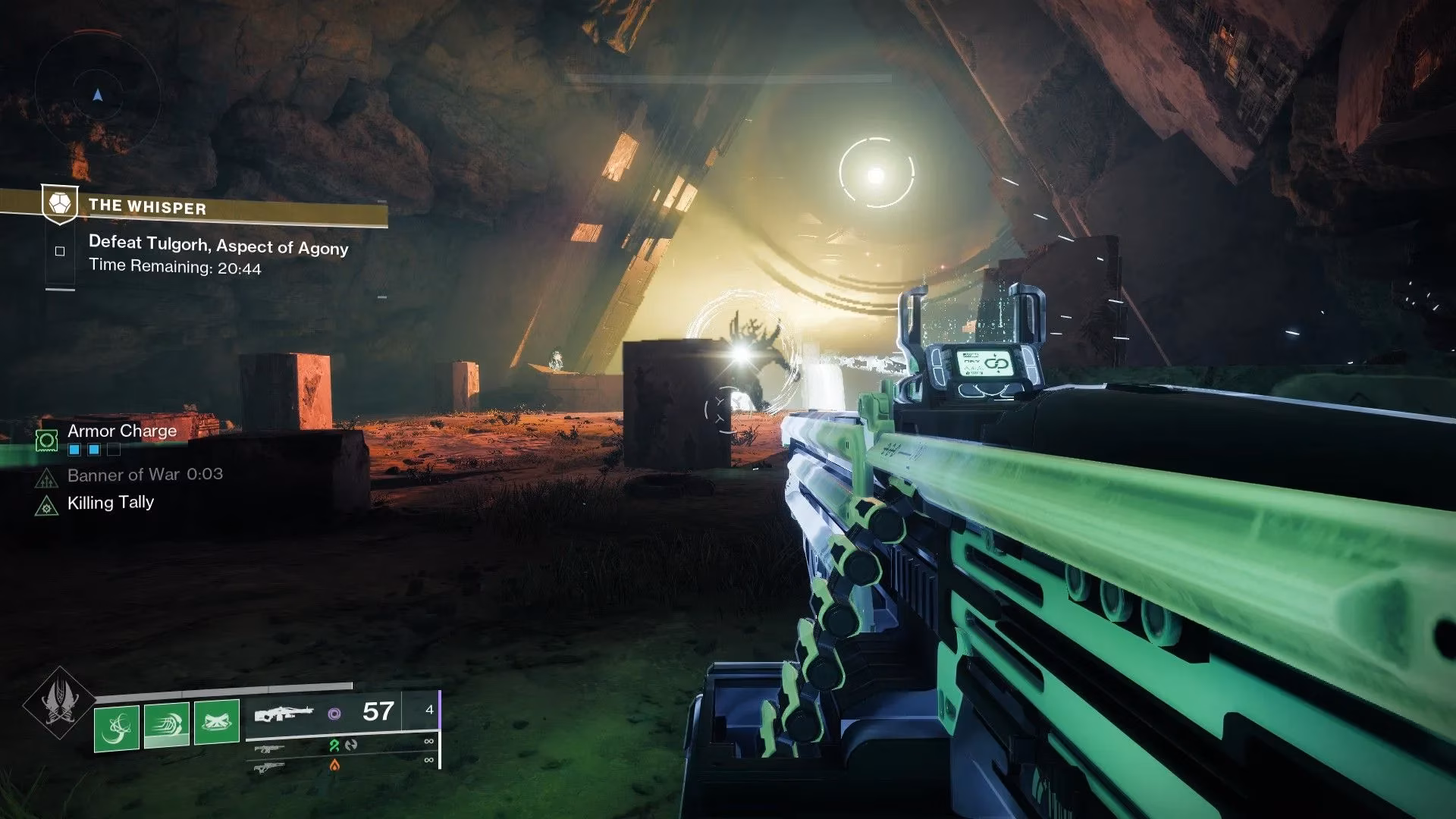Click the purple Void ammo icon near the counter
This screenshot has width=1456, height=819.
point(334,714)
